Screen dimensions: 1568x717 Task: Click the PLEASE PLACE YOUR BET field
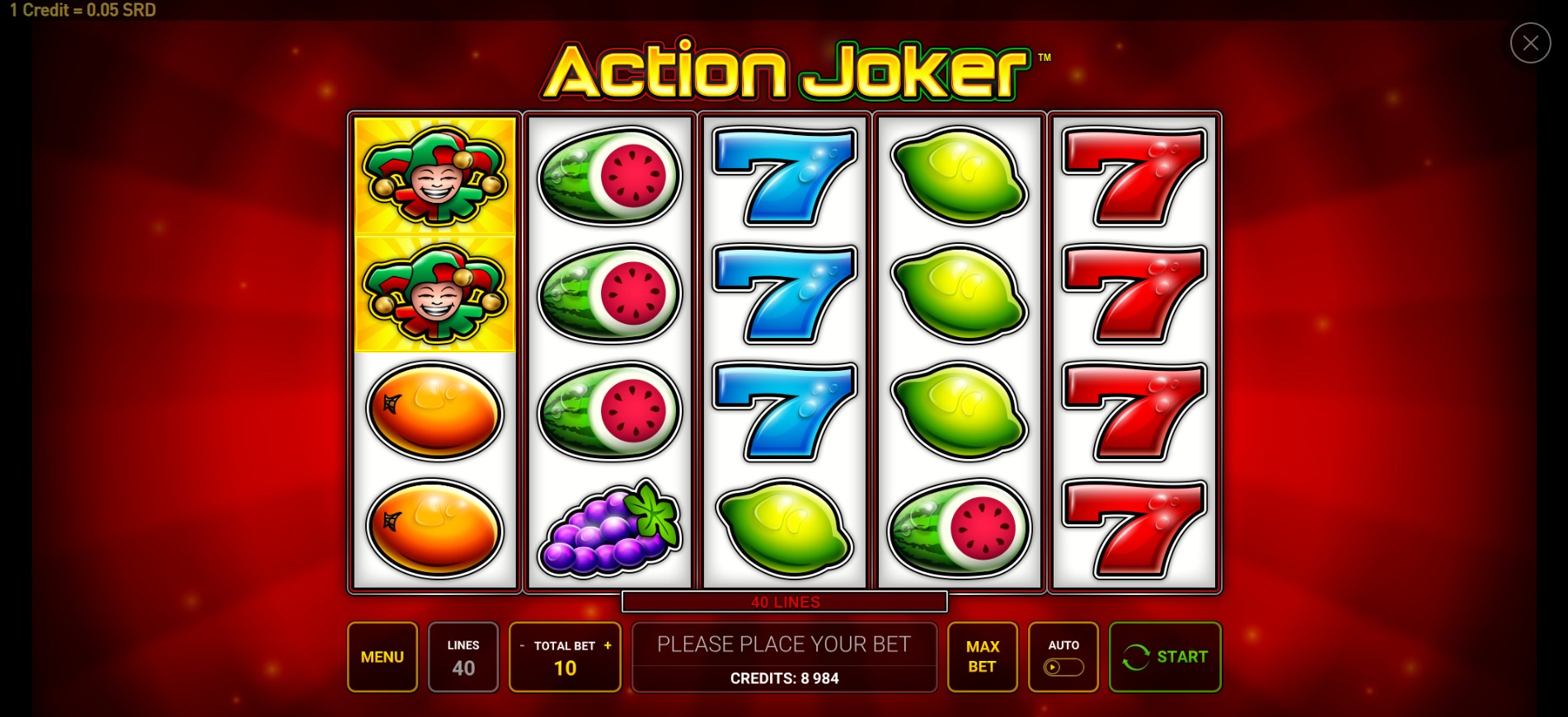pyautogui.click(x=784, y=644)
